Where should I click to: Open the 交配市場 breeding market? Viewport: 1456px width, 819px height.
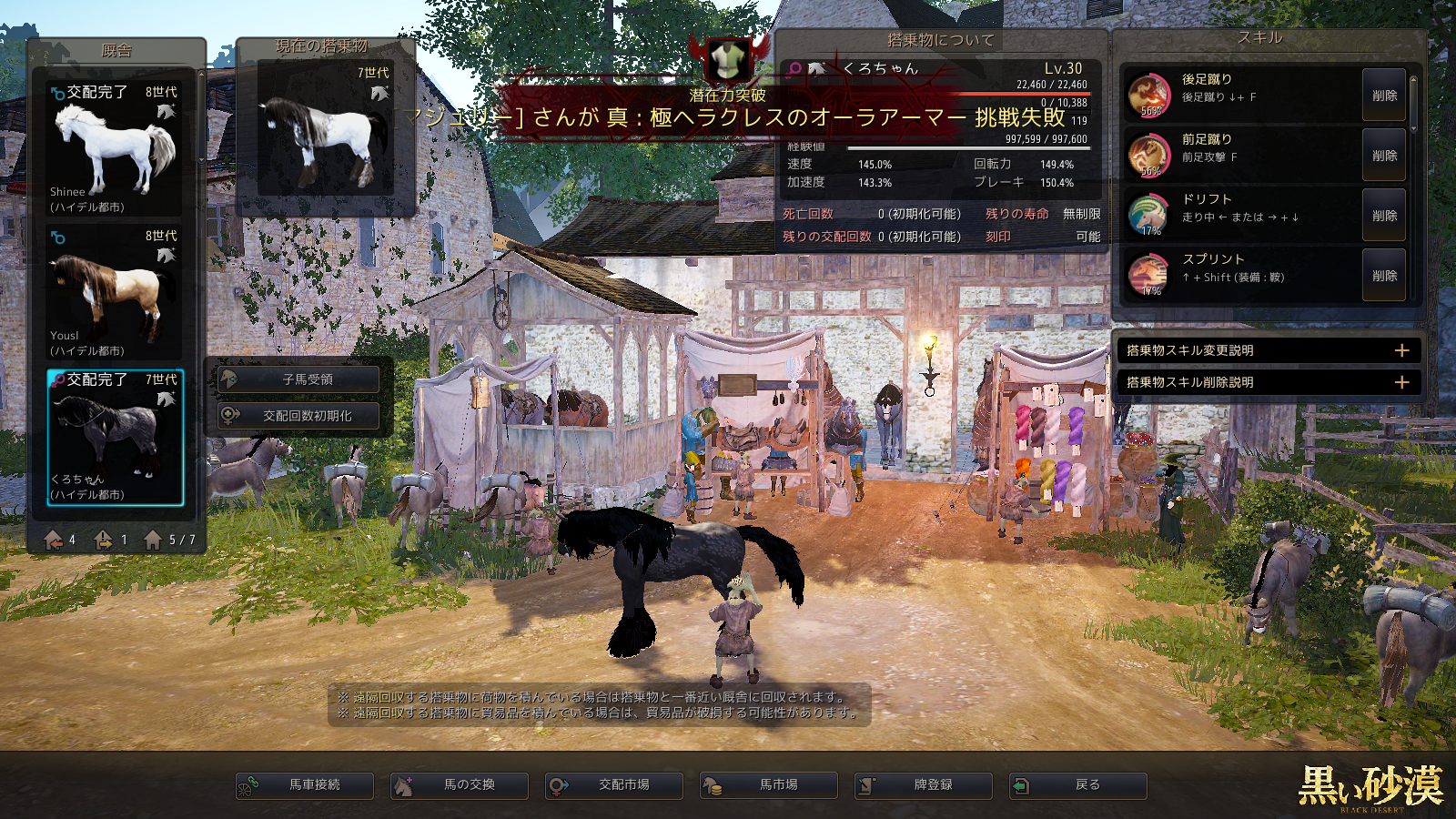tap(614, 785)
